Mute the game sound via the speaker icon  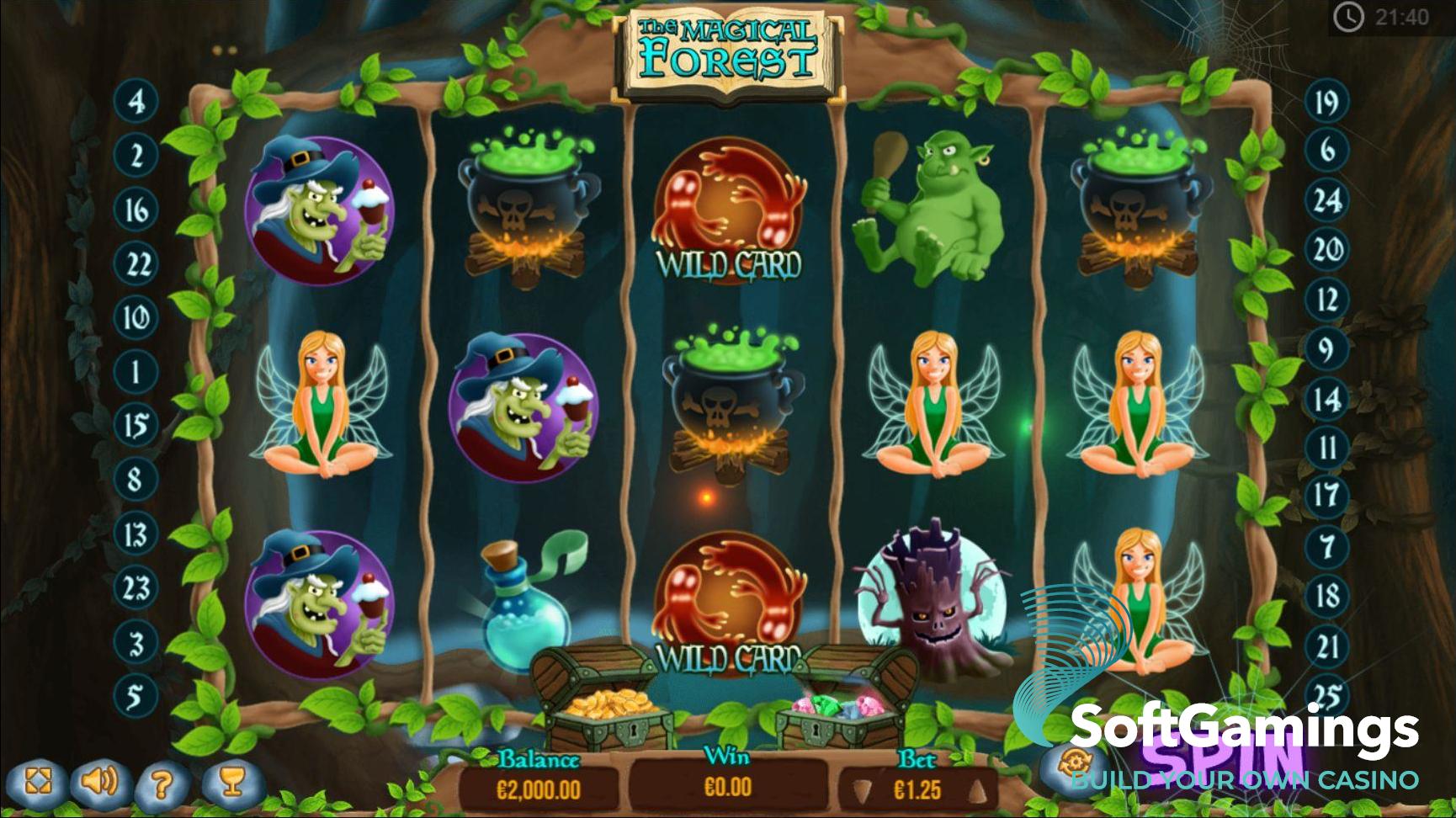coord(98,782)
